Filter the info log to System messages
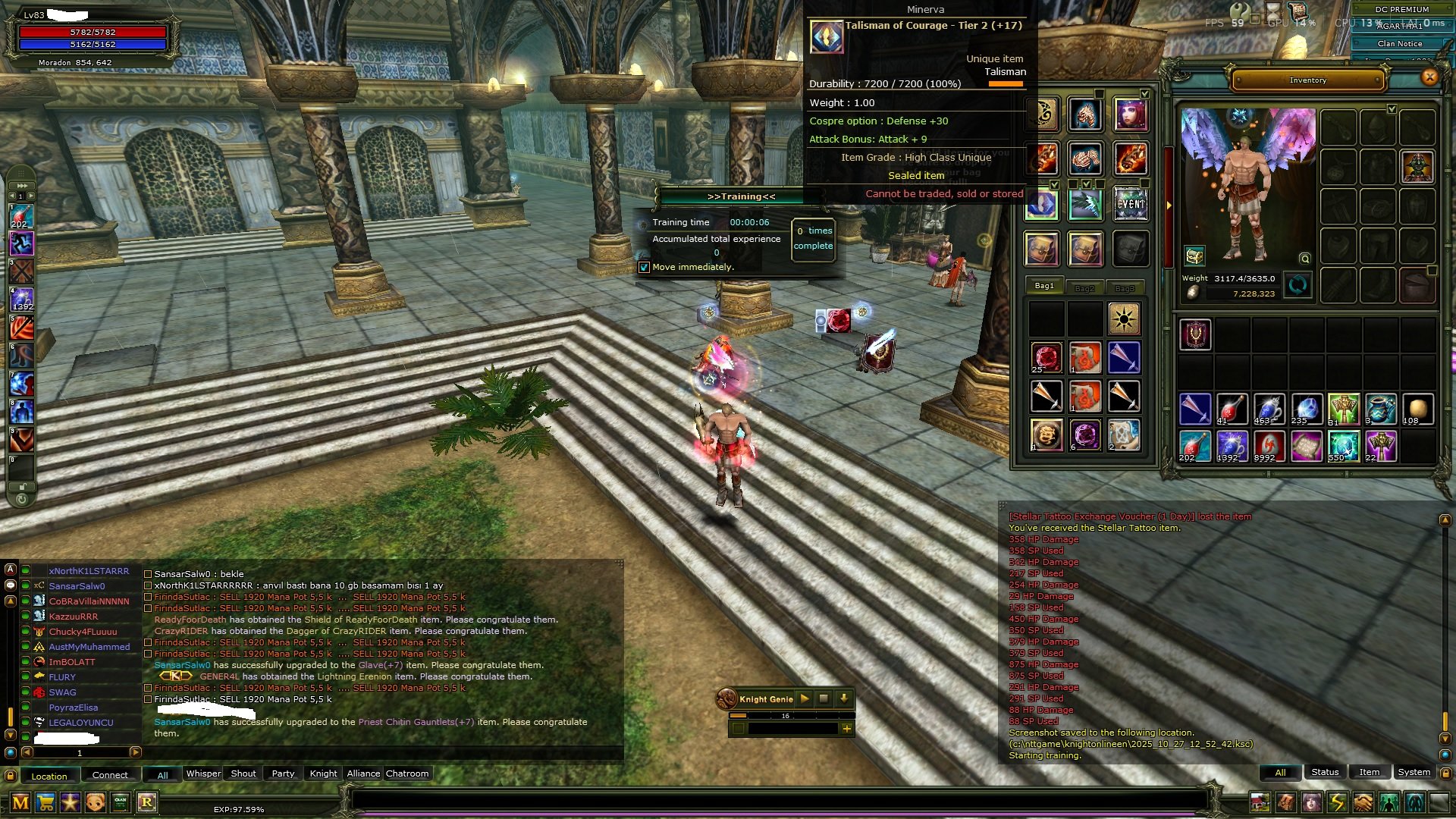This screenshot has height=819, width=1456. pyautogui.click(x=1414, y=772)
